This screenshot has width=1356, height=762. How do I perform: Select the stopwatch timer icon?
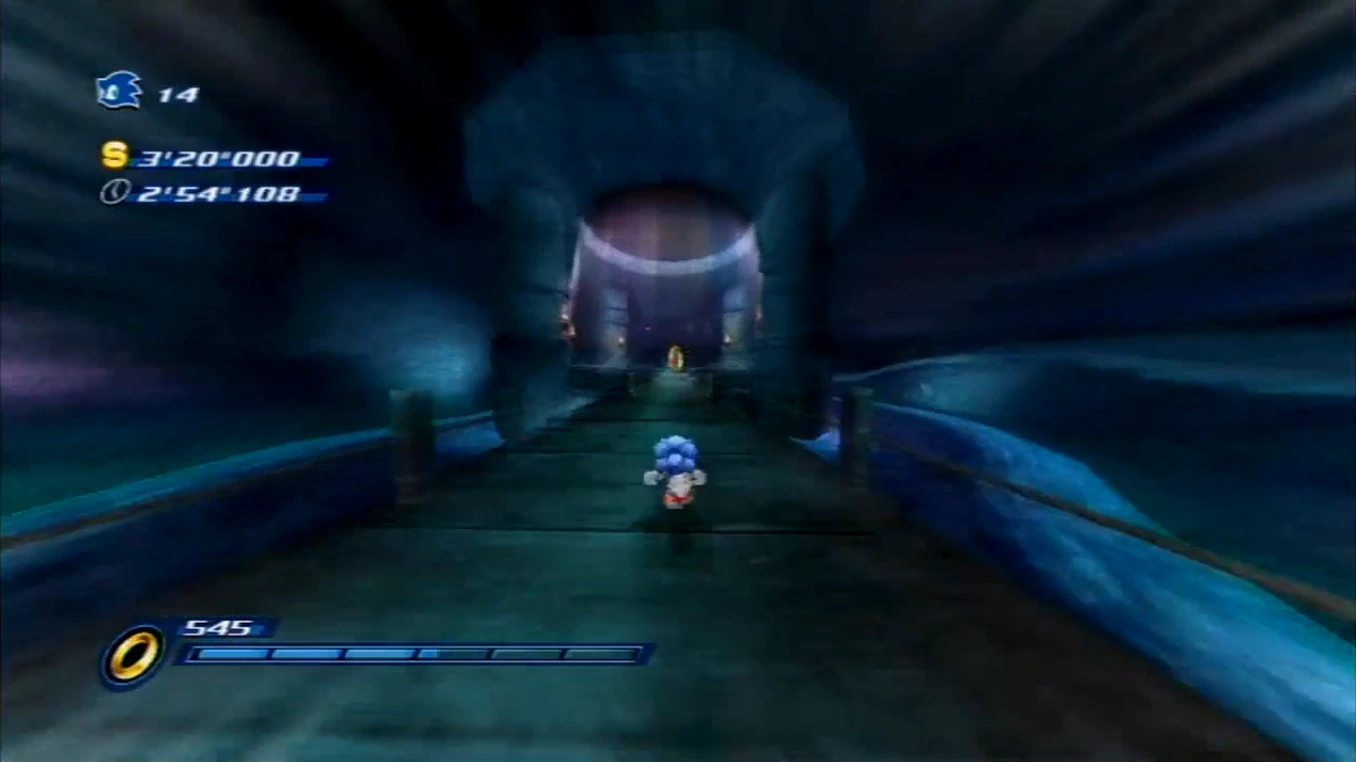point(114,192)
